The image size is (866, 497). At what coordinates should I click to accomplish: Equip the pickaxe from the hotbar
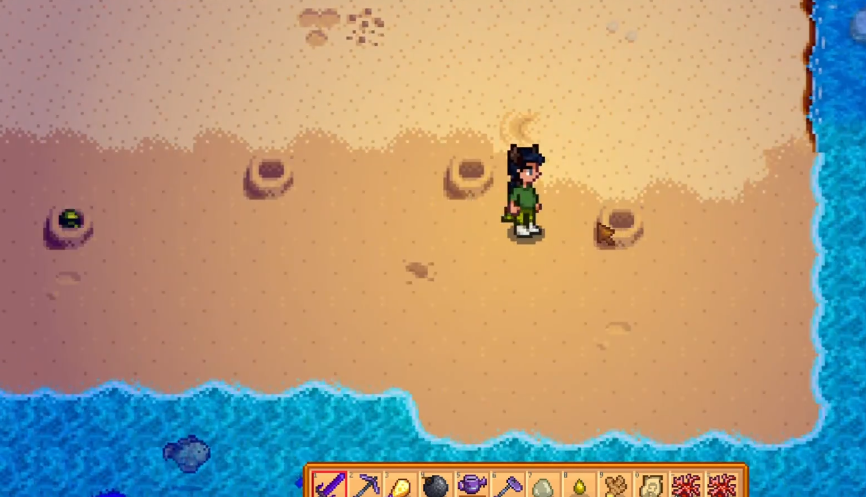(365, 486)
